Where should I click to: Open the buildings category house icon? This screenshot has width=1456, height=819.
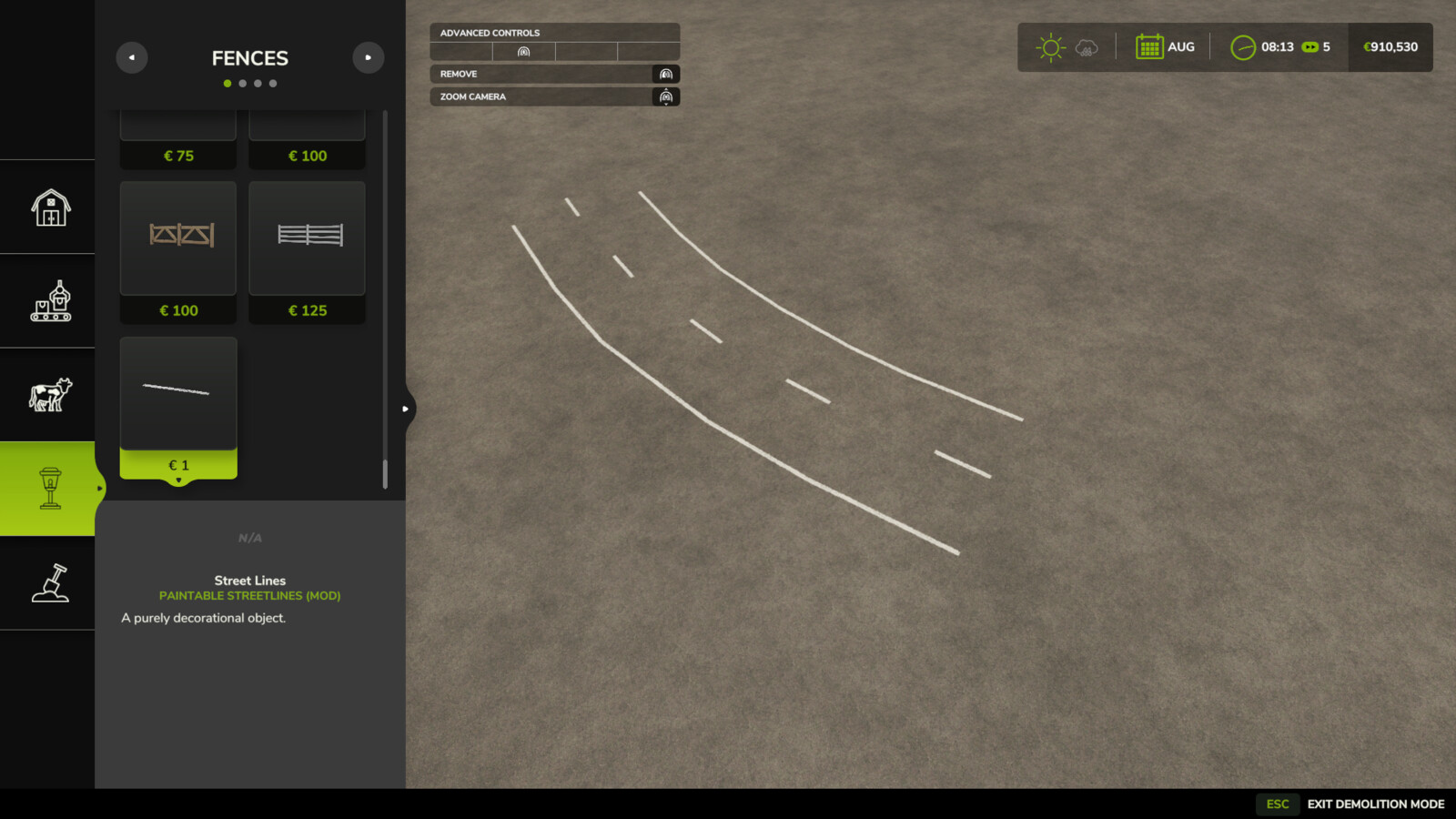49,207
